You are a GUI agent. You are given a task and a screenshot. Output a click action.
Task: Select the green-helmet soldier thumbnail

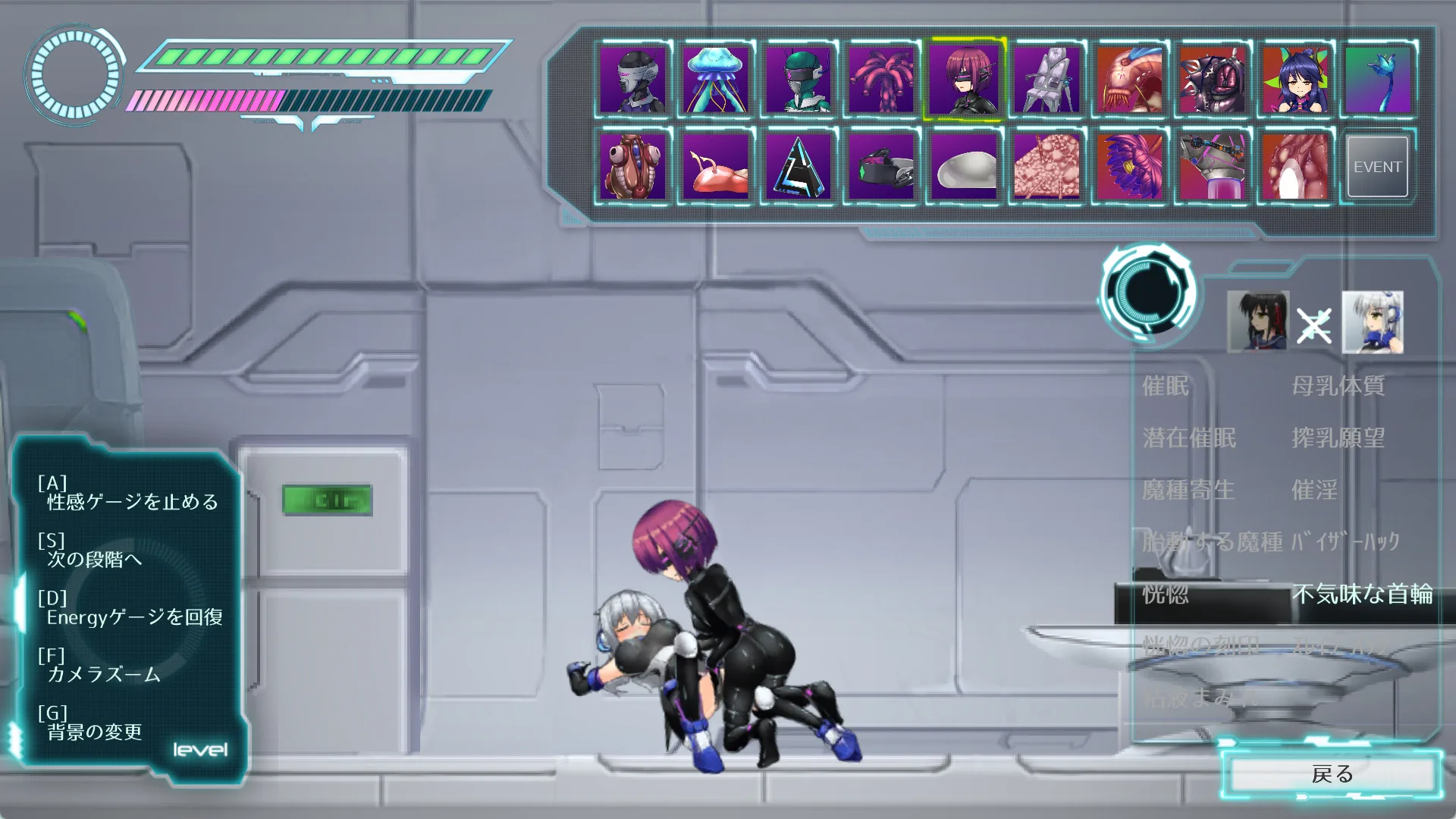pyautogui.click(x=798, y=80)
